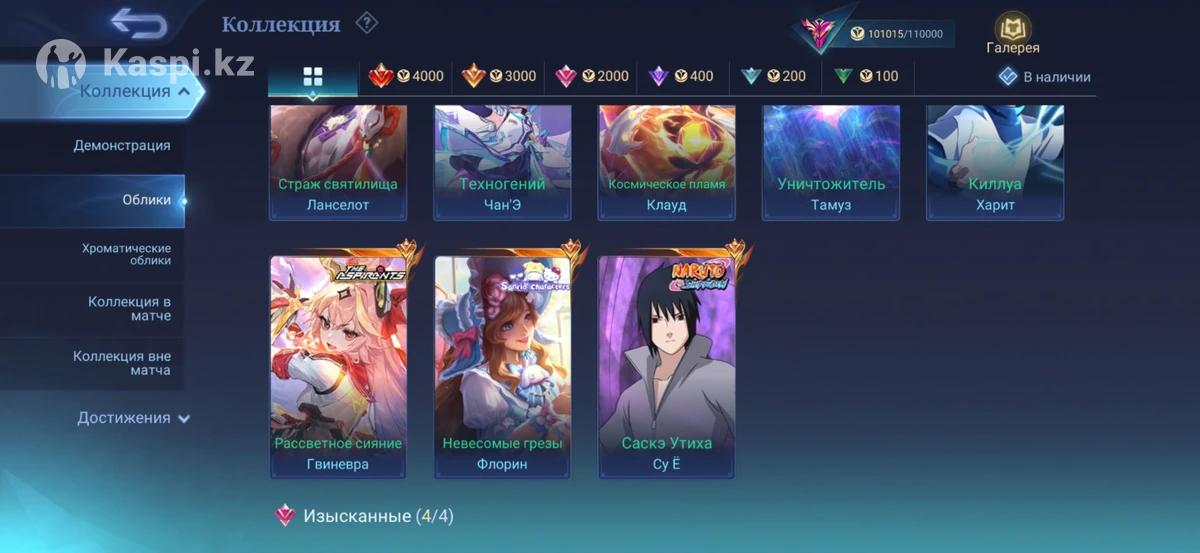Go back using the return arrow
Image resolution: width=1200 pixels, height=553 pixels.
[x=138, y=22]
